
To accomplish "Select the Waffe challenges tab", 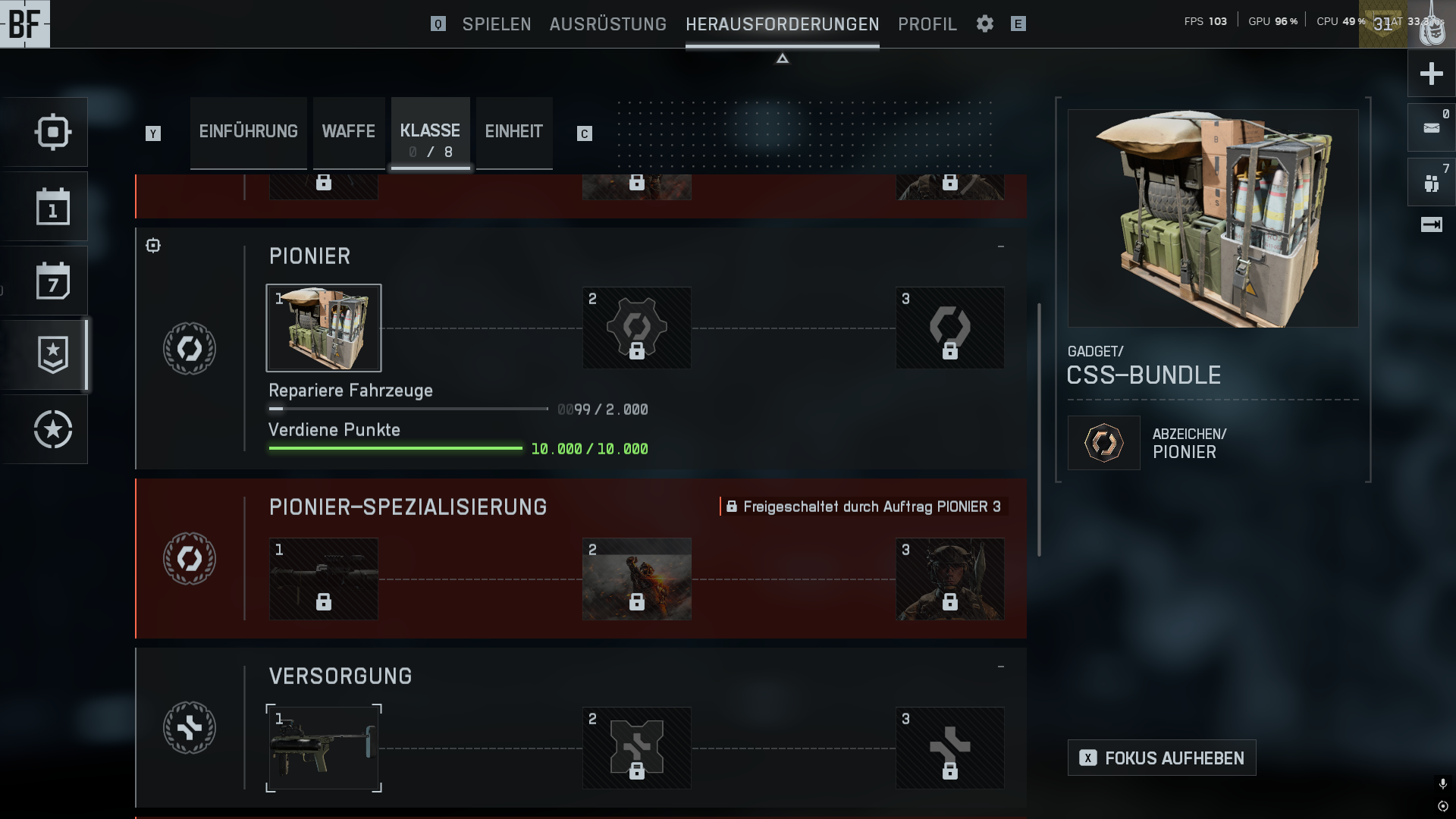I will point(348,132).
